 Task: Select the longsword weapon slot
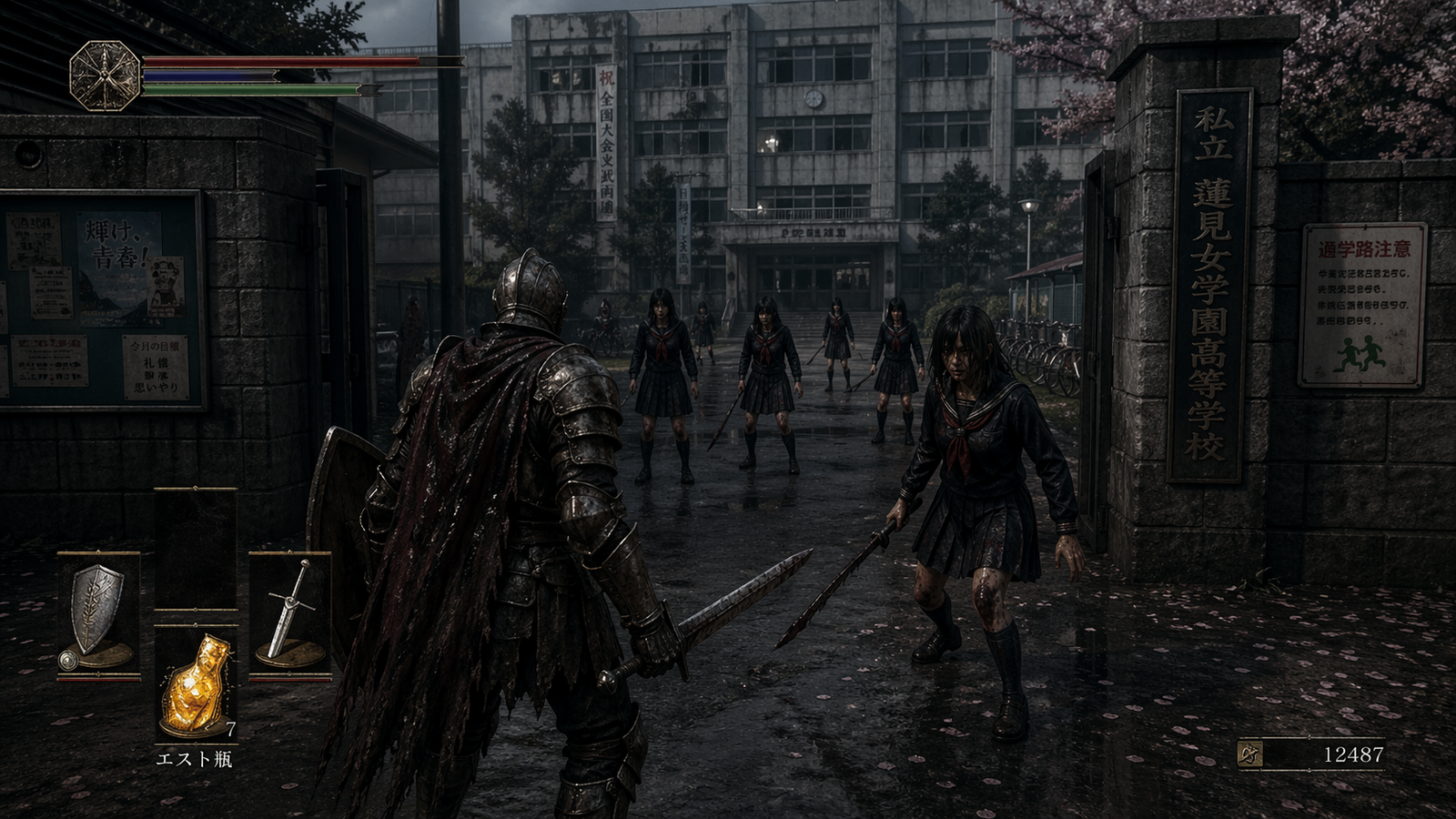(x=289, y=612)
